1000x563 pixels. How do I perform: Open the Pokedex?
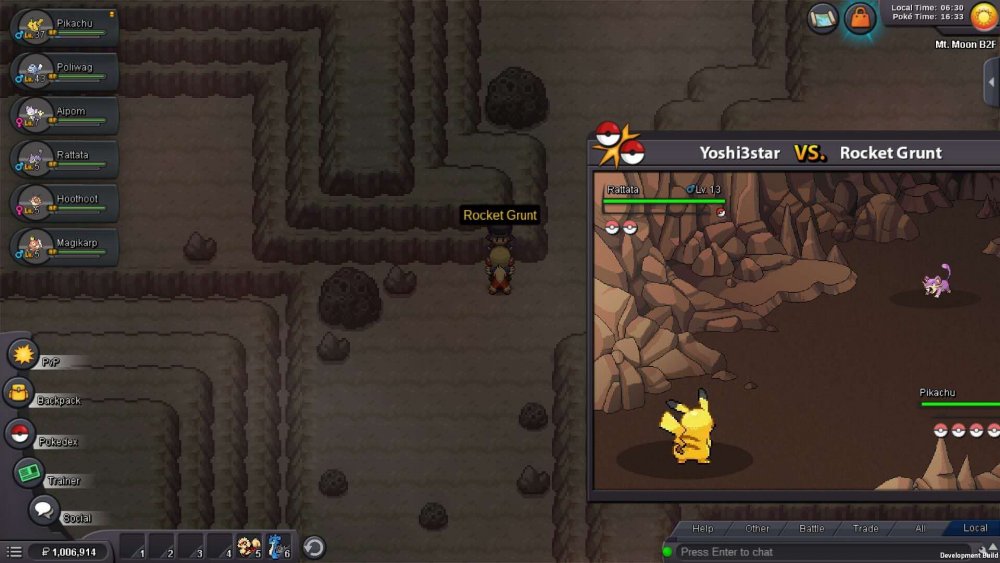20,434
